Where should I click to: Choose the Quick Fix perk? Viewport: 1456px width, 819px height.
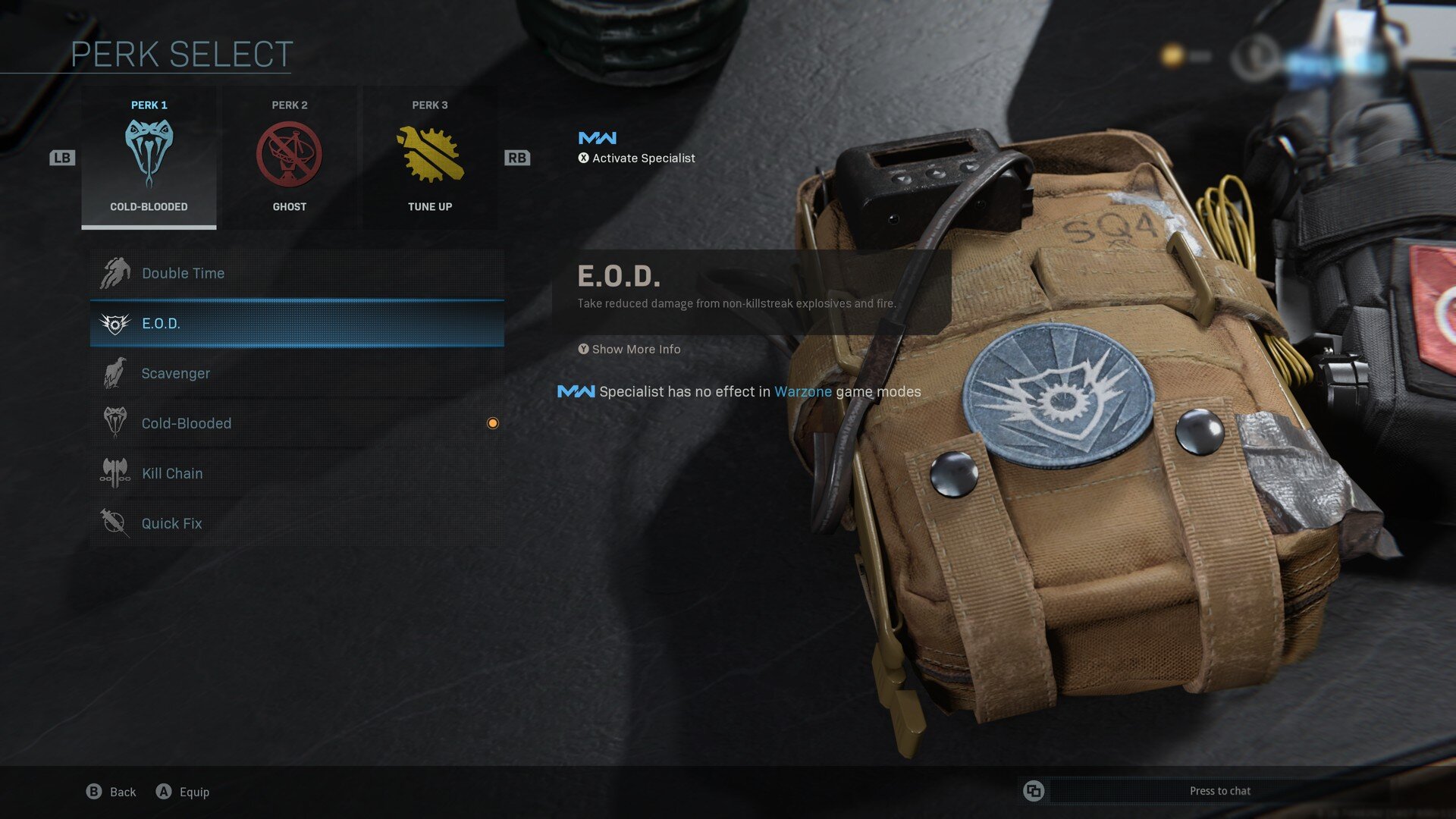tap(297, 523)
